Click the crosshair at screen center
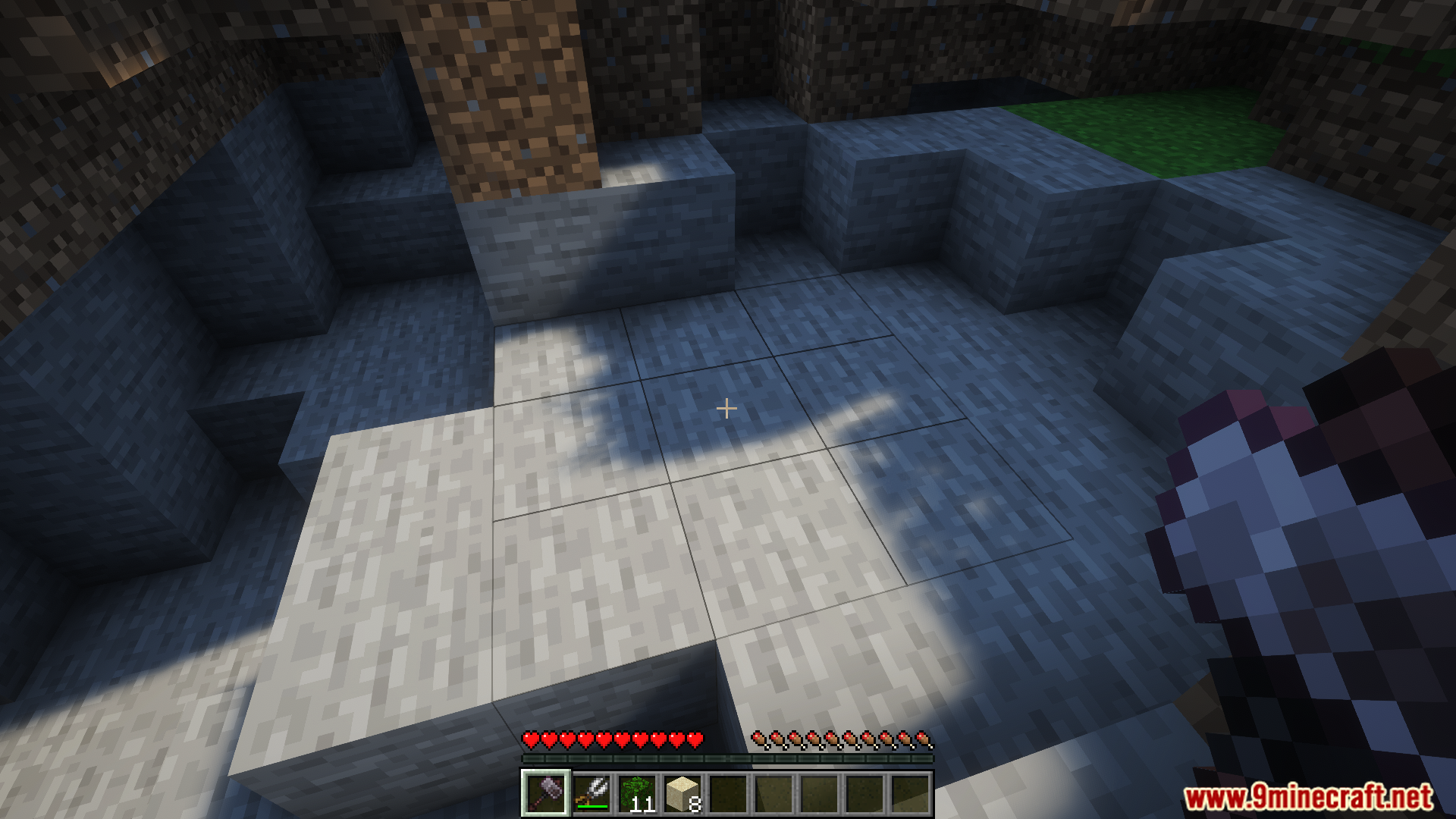This screenshot has height=819, width=1456. [x=726, y=409]
